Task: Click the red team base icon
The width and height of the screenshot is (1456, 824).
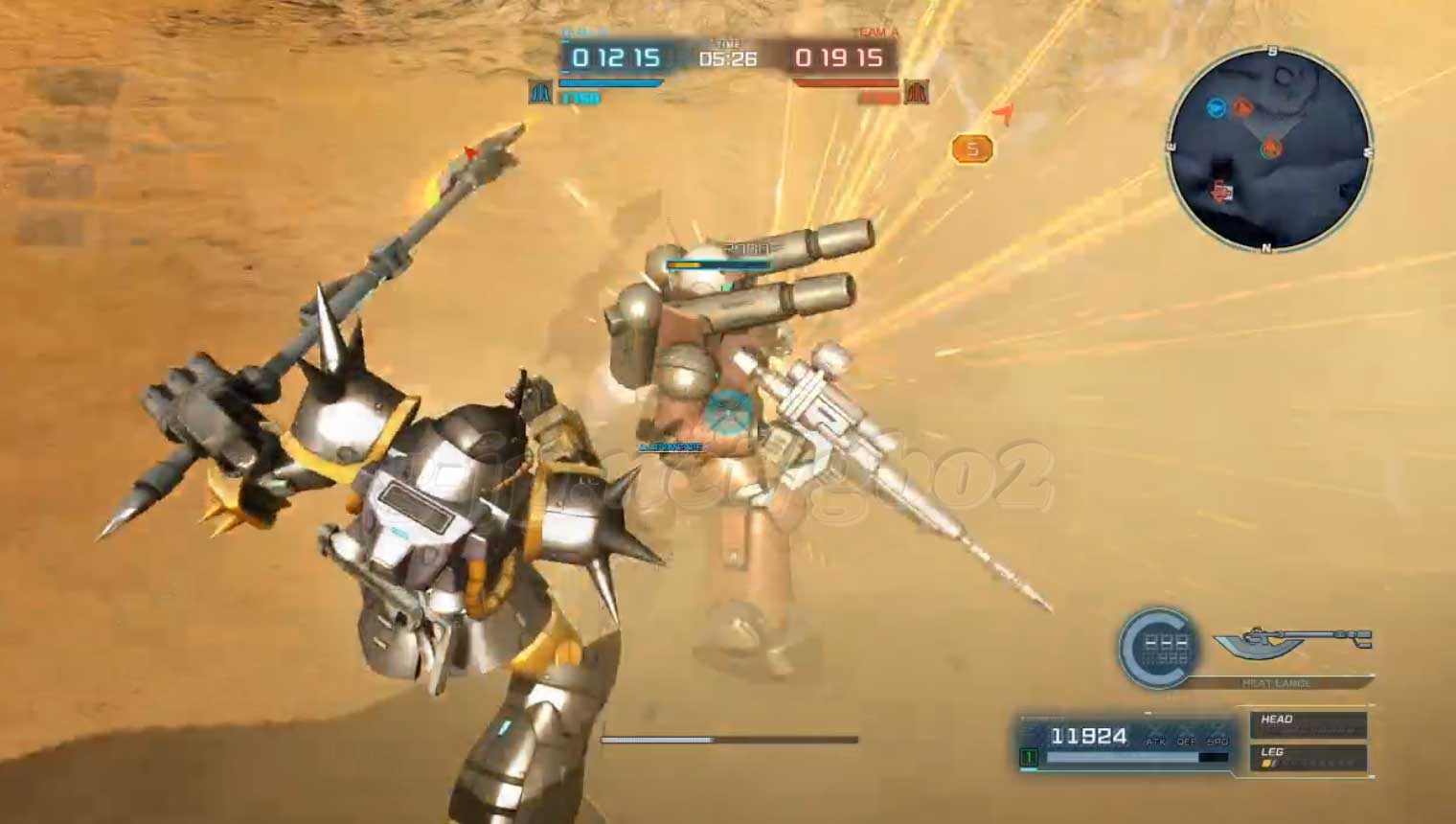Action: [x=917, y=93]
